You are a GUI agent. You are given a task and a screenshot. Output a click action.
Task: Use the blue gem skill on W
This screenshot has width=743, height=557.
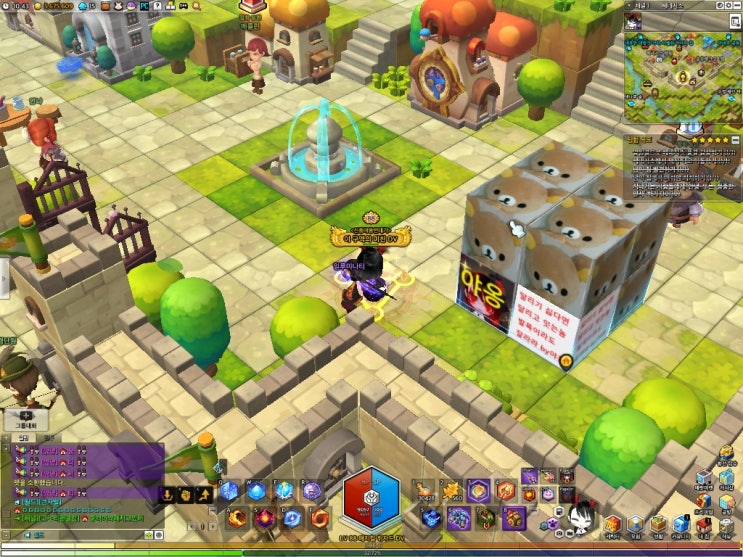click(258, 490)
